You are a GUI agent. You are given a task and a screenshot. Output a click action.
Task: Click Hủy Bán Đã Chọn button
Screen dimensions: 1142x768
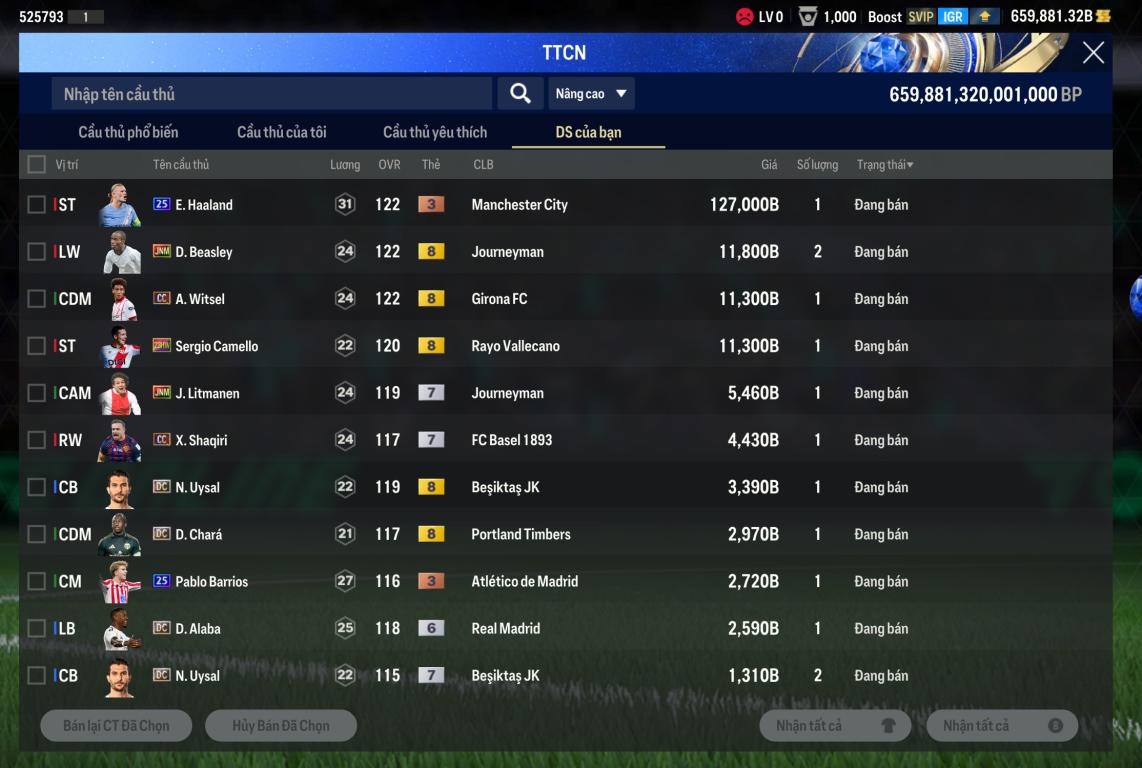(x=281, y=726)
